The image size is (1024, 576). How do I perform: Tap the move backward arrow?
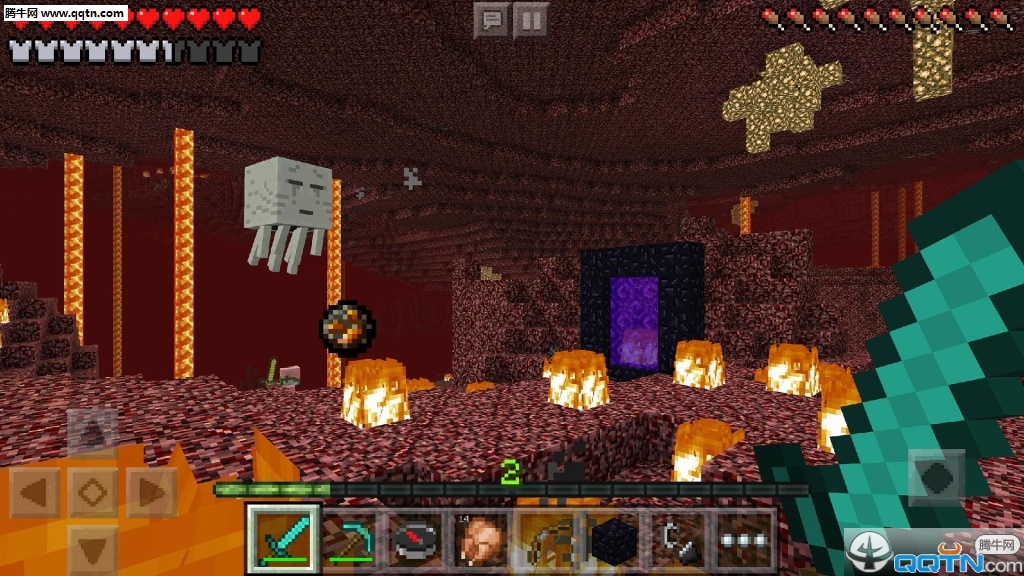coord(93,549)
